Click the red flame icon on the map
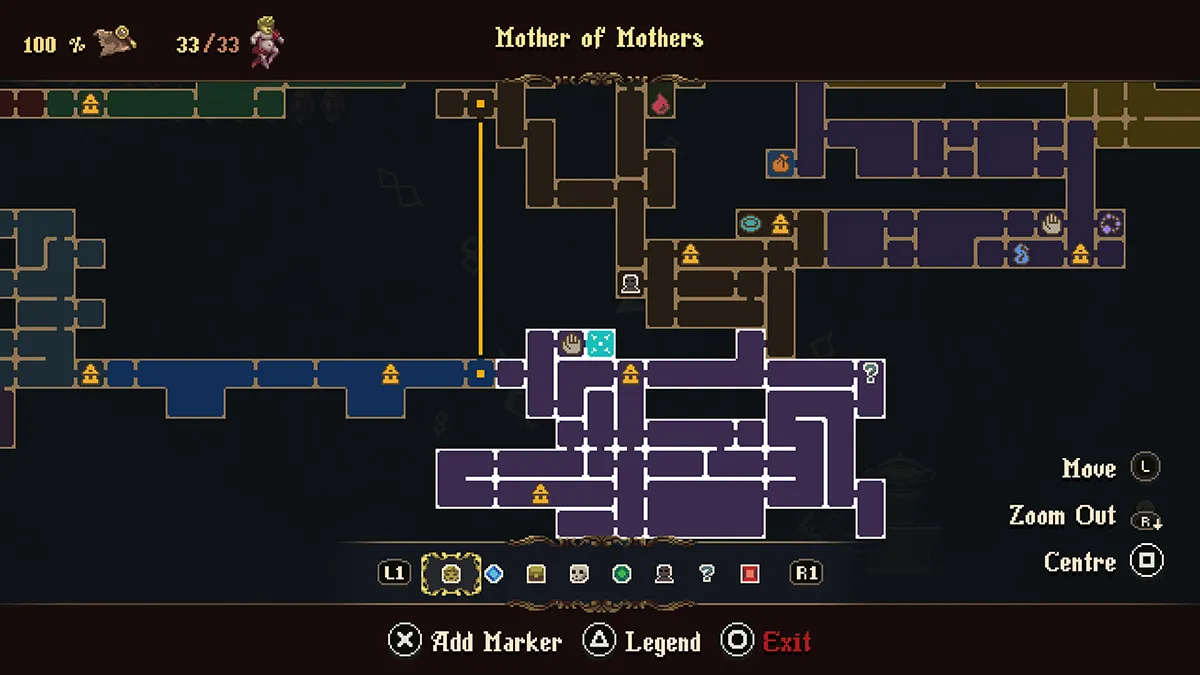The height and width of the screenshot is (675, 1200). coord(660,102)
